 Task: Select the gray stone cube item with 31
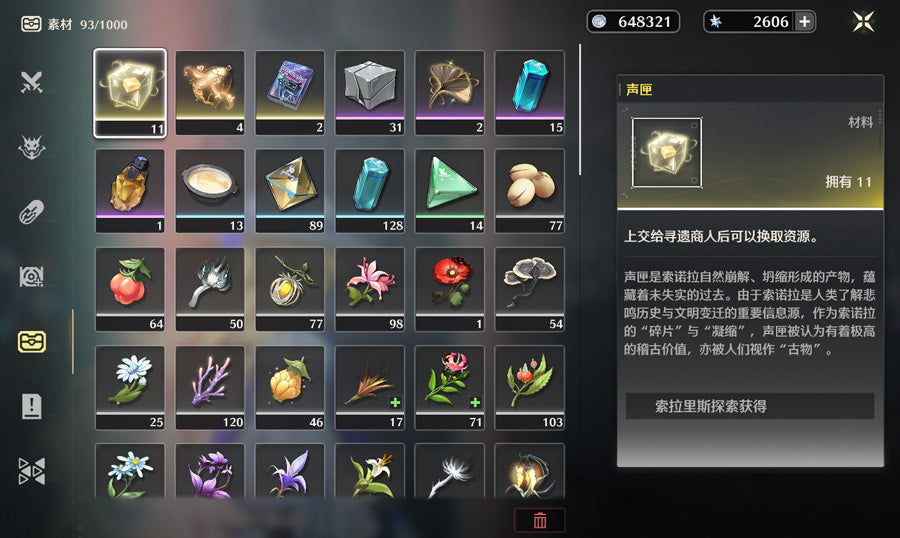(x=370, y=92)
